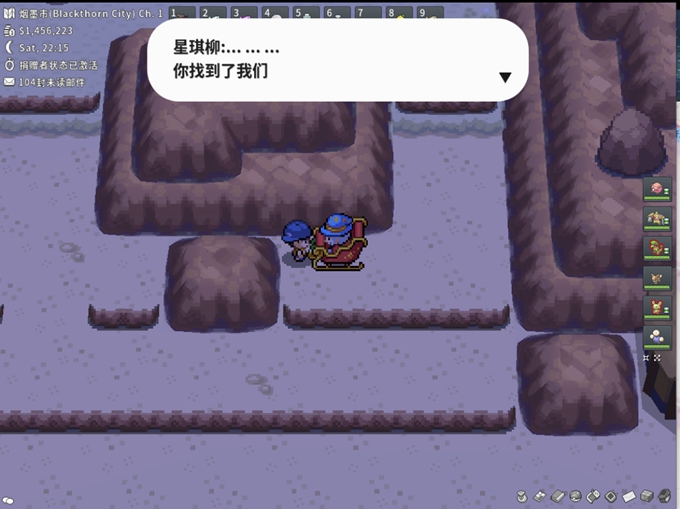This screenshot has width=680, height=509.
Task: Select the sixth party slot with the white Pokémon
Action: (x=657, y=336)
